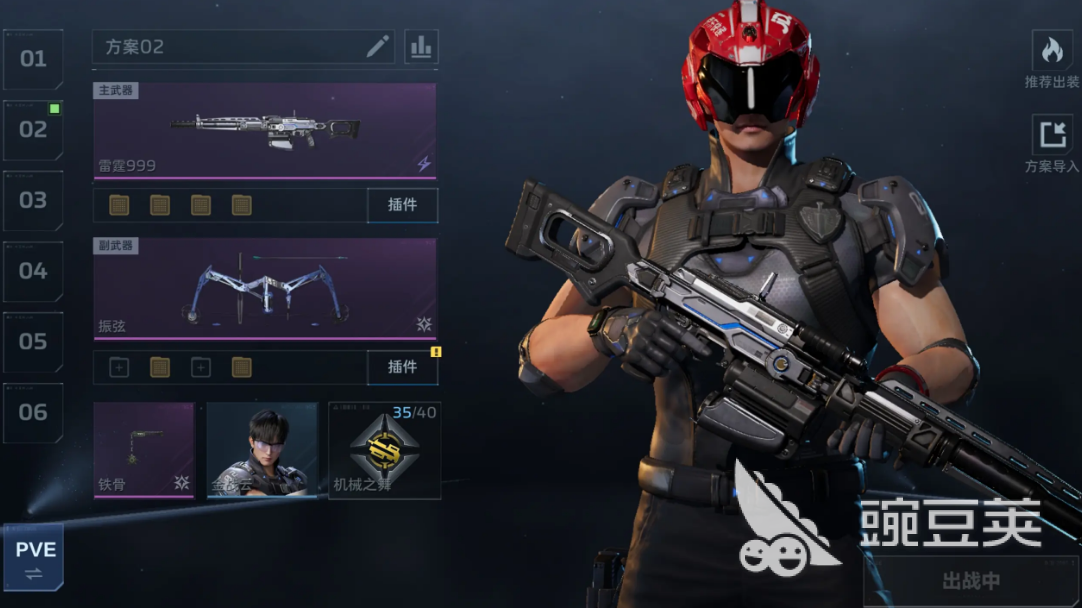1082x608 pixels.
Task: Switch to loadout slot 03
Action: 33,200
